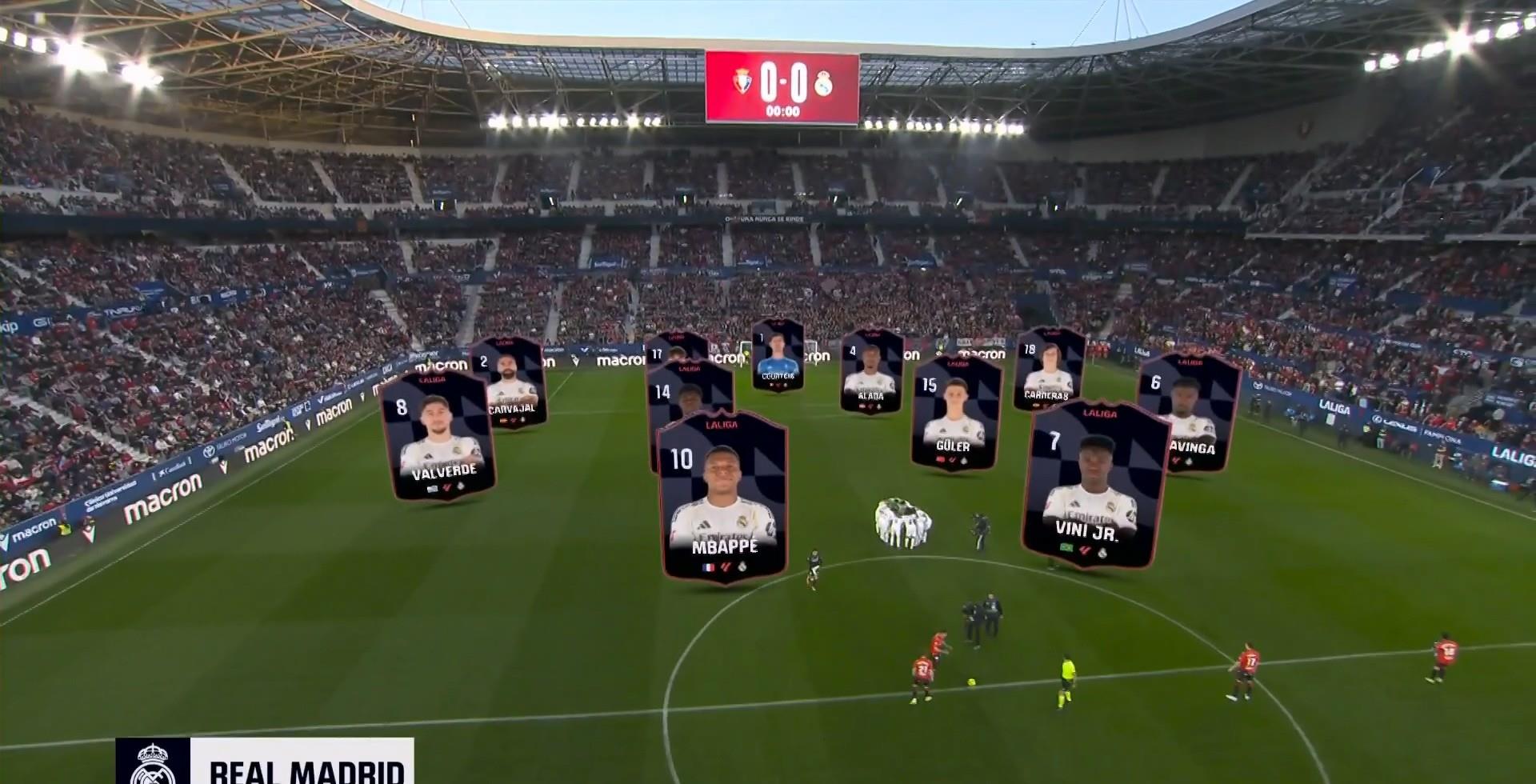The height and width of the screenshot is (784, 1536).
Task: Select Valverde's number 8 card
Action: pos(438,436)
